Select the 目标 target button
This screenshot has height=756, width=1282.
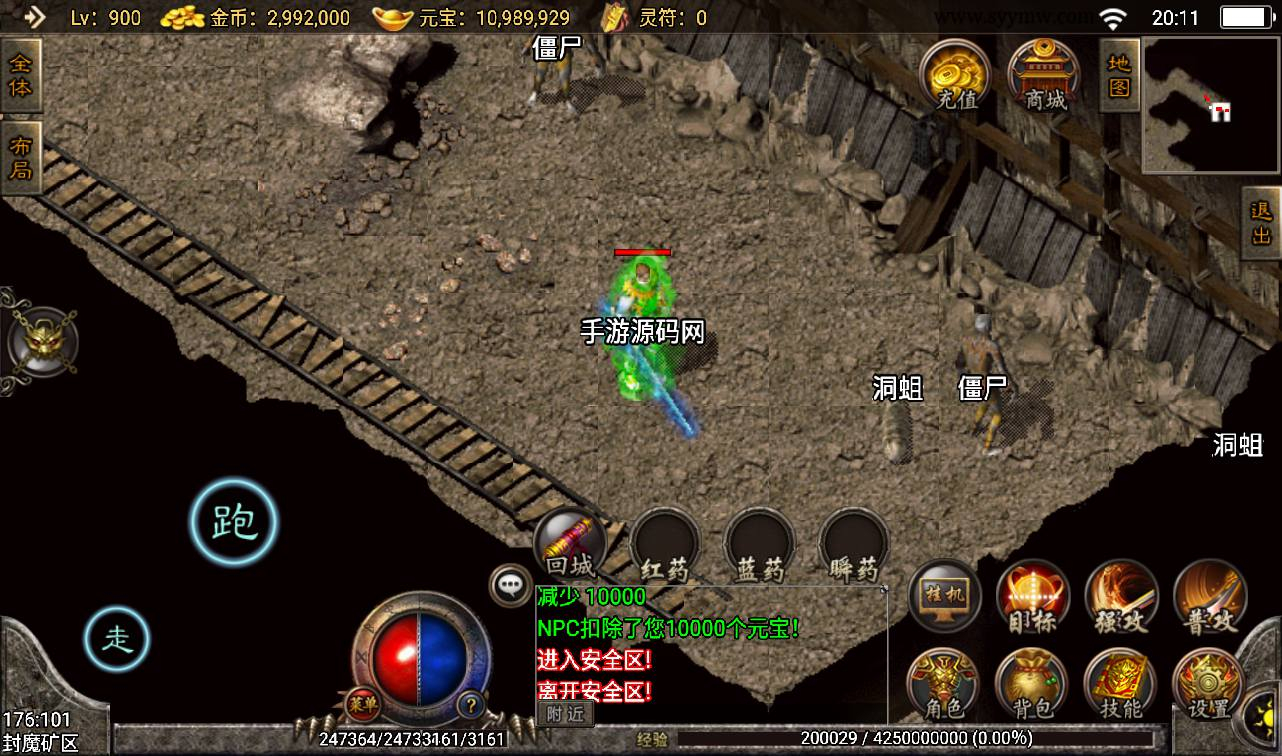pyautogui.click(x=1033, y=597)
